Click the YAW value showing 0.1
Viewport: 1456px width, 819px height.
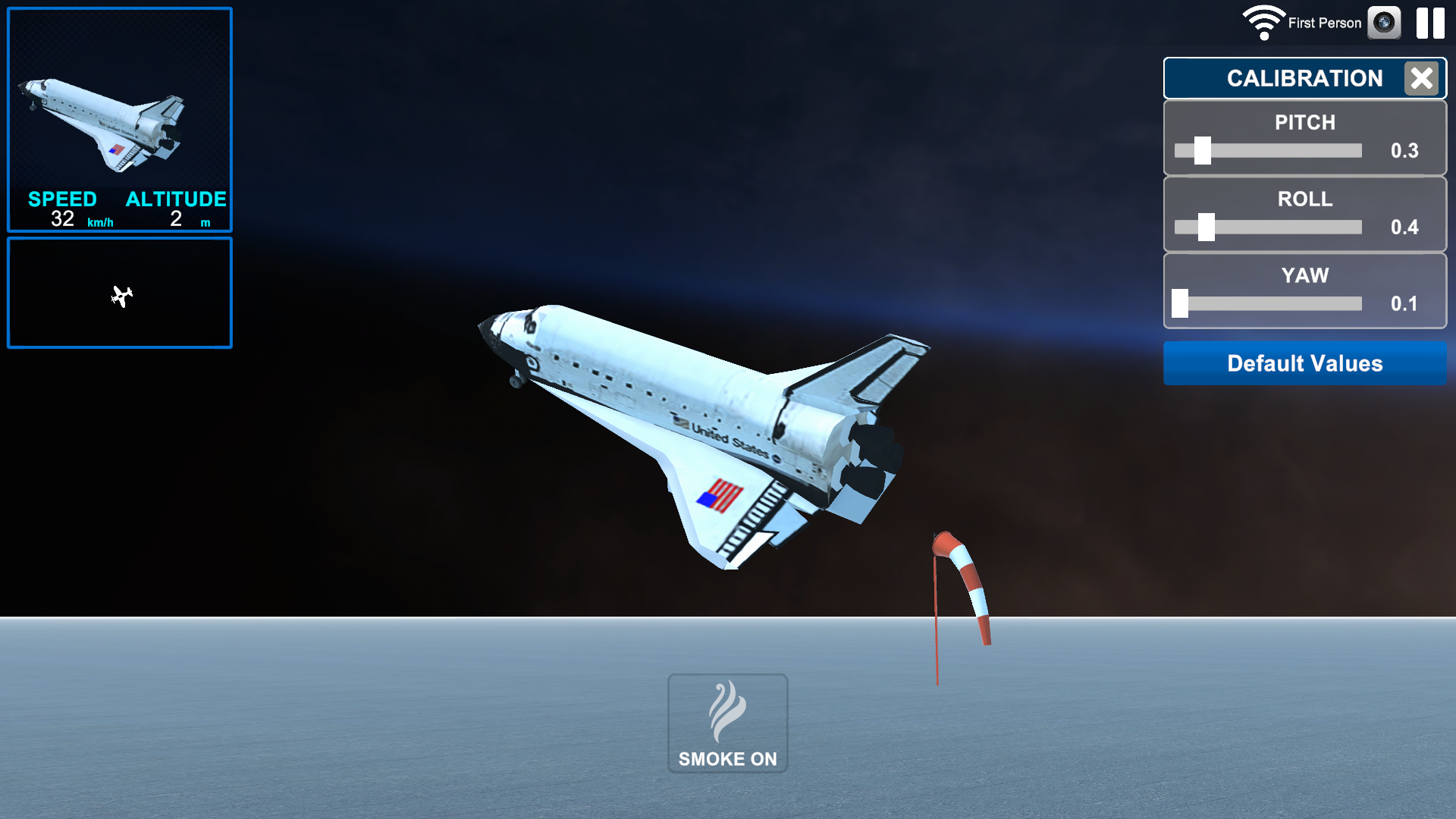click(x=1407, y=303)
